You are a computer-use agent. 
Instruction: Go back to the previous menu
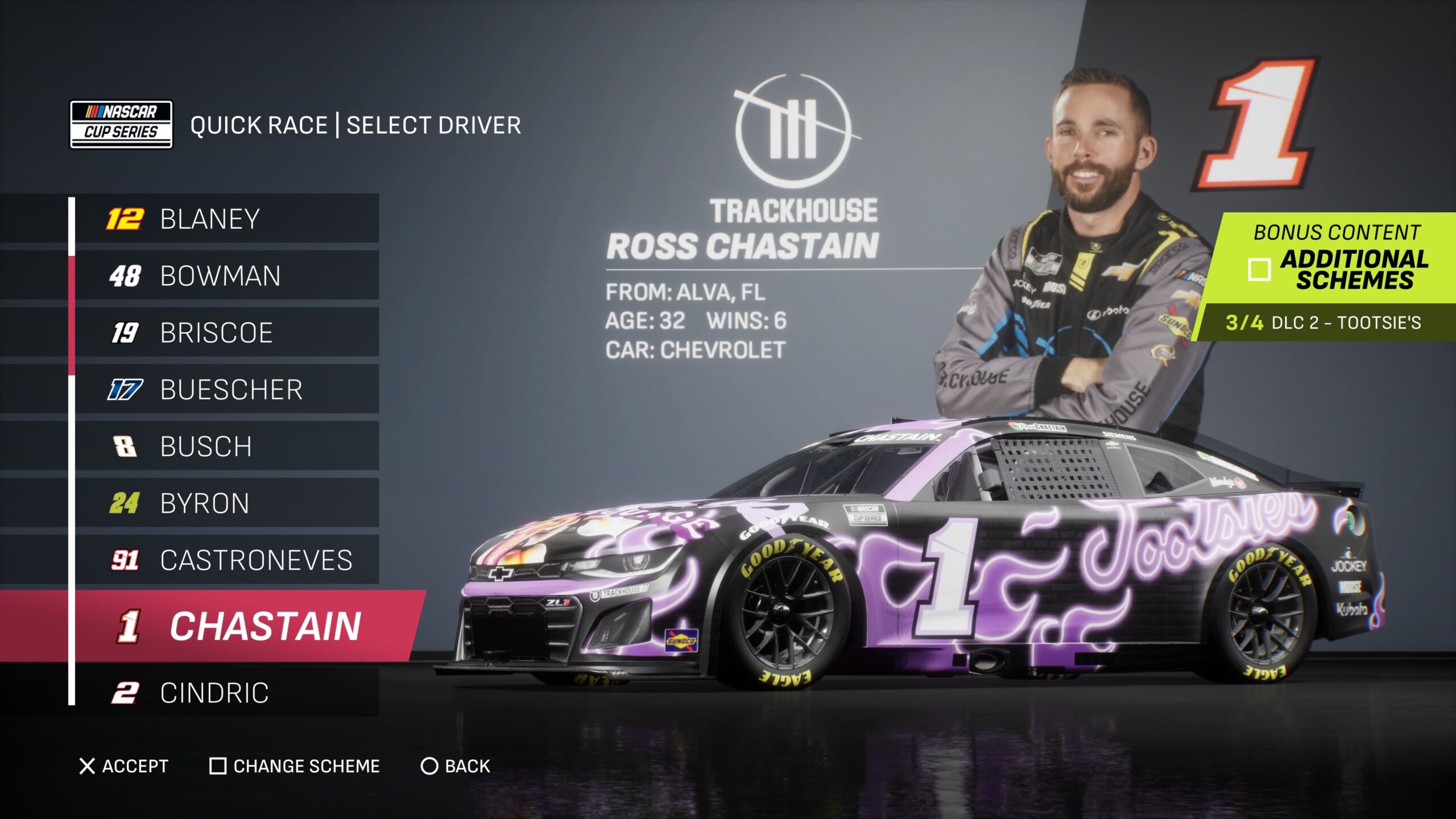pyautogui.click(x=455, y=766)
